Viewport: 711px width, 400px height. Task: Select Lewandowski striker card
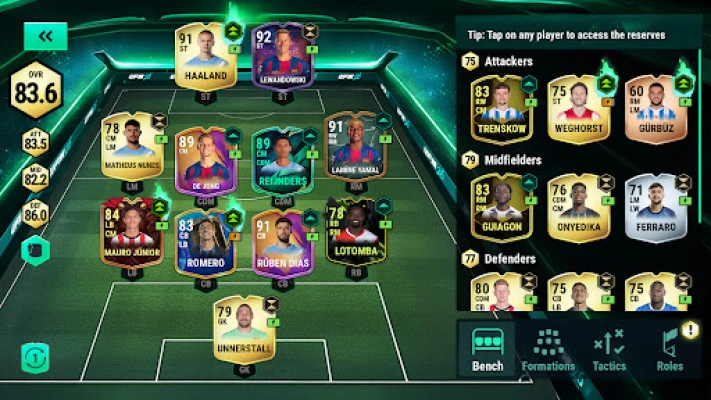(x=285, y=57)
